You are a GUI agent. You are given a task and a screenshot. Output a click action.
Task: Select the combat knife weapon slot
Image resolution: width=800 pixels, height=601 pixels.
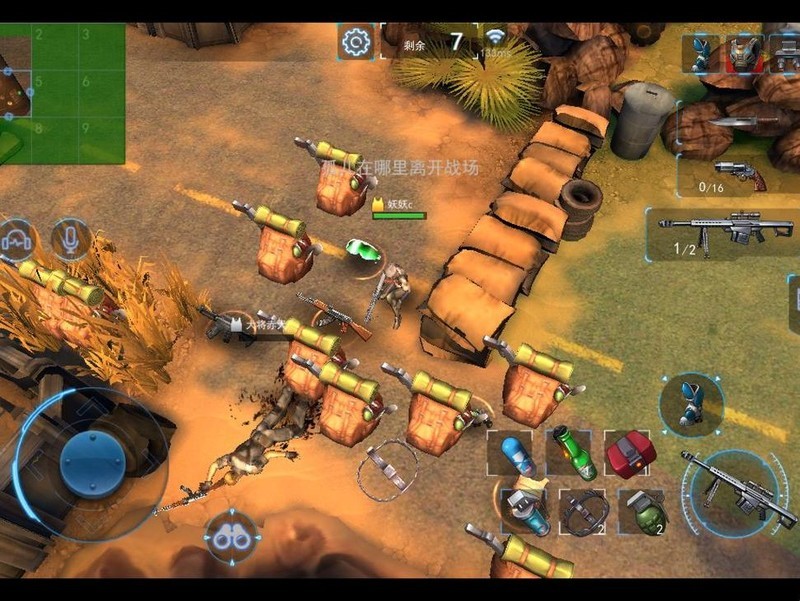pyautogui.click(x=741, y=124)
